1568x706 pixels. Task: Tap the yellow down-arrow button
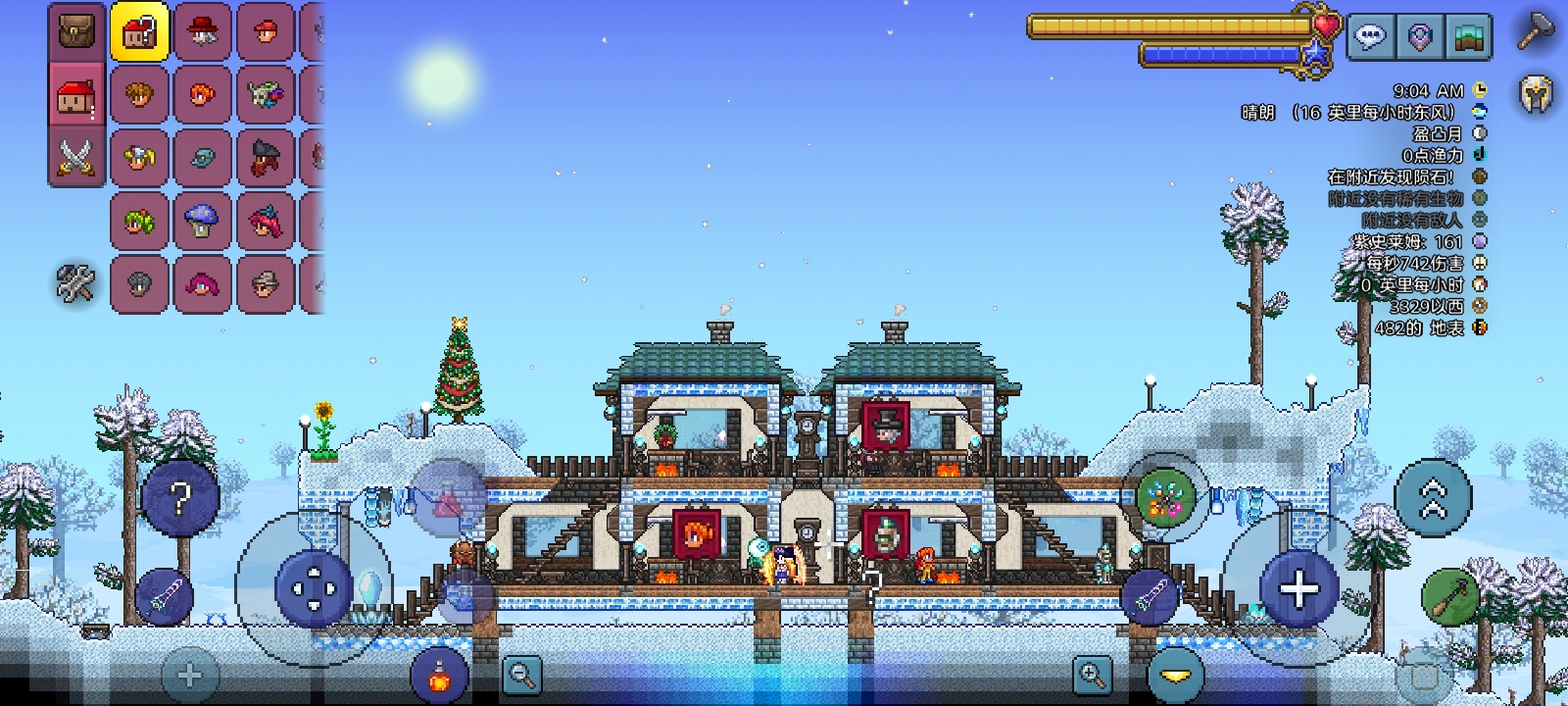(x=1175, y=676)
